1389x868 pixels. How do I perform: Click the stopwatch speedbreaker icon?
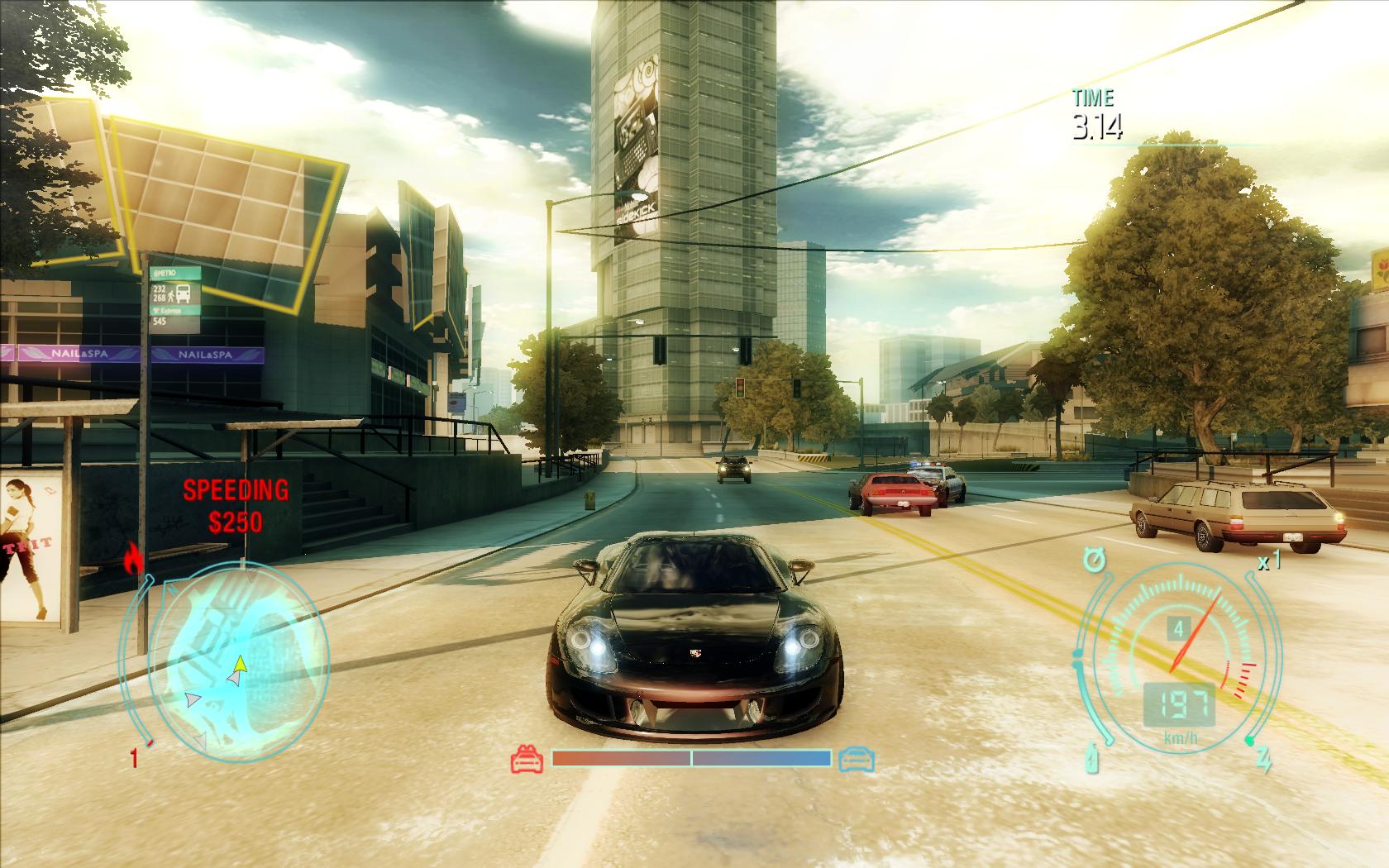click(1095, 561)
